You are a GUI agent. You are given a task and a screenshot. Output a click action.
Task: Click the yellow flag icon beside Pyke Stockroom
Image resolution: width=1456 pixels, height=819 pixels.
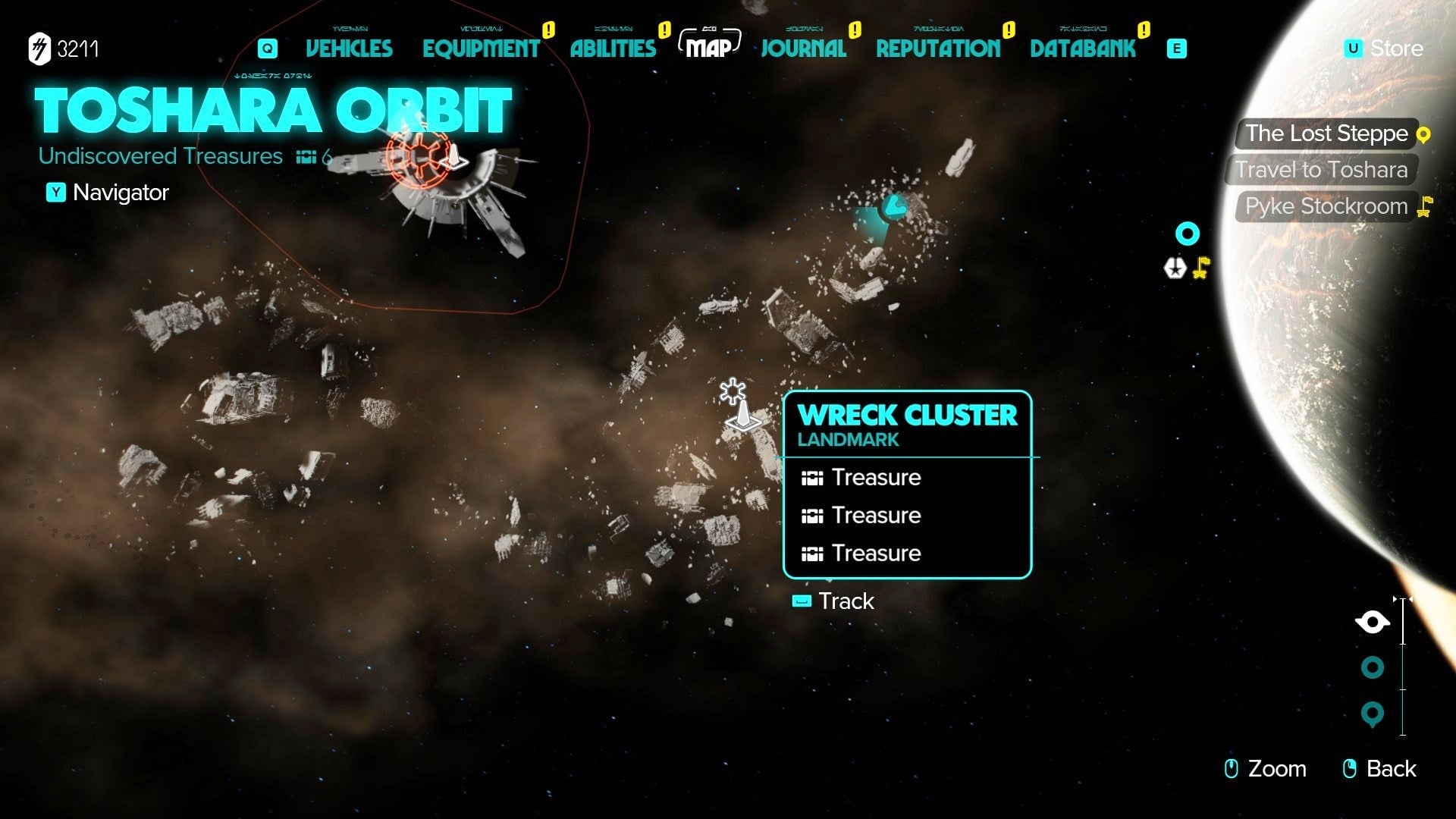(x=1424, y=206)
